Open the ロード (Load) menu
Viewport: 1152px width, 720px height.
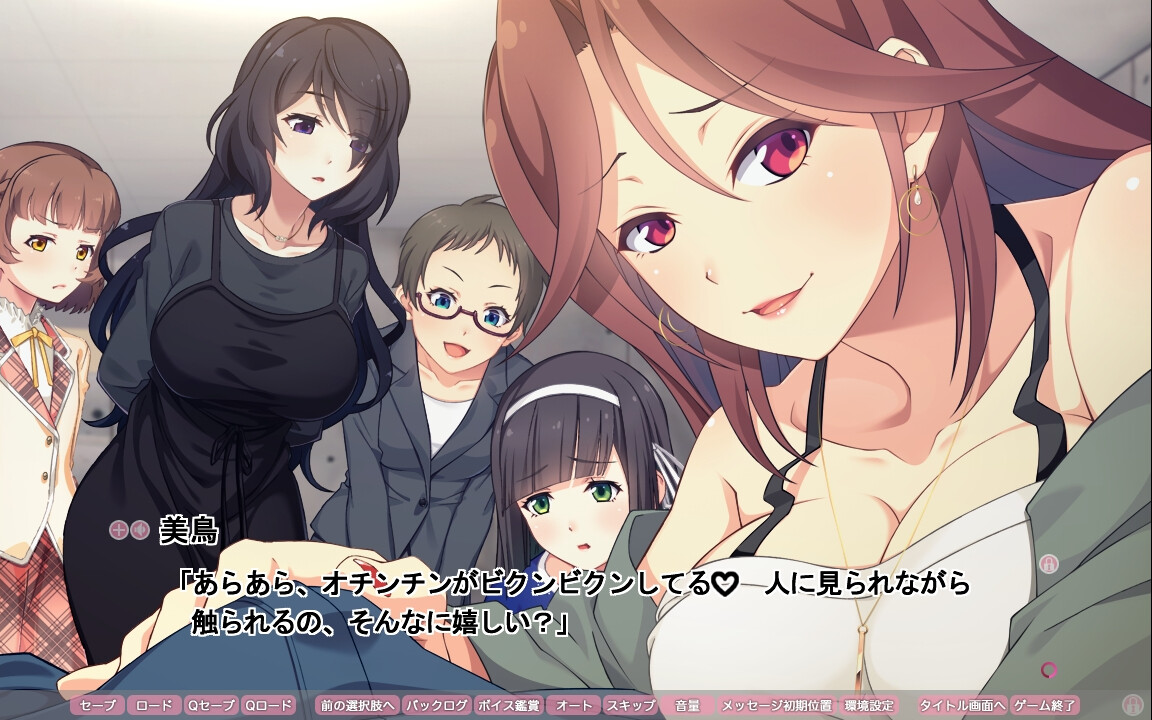154,705
